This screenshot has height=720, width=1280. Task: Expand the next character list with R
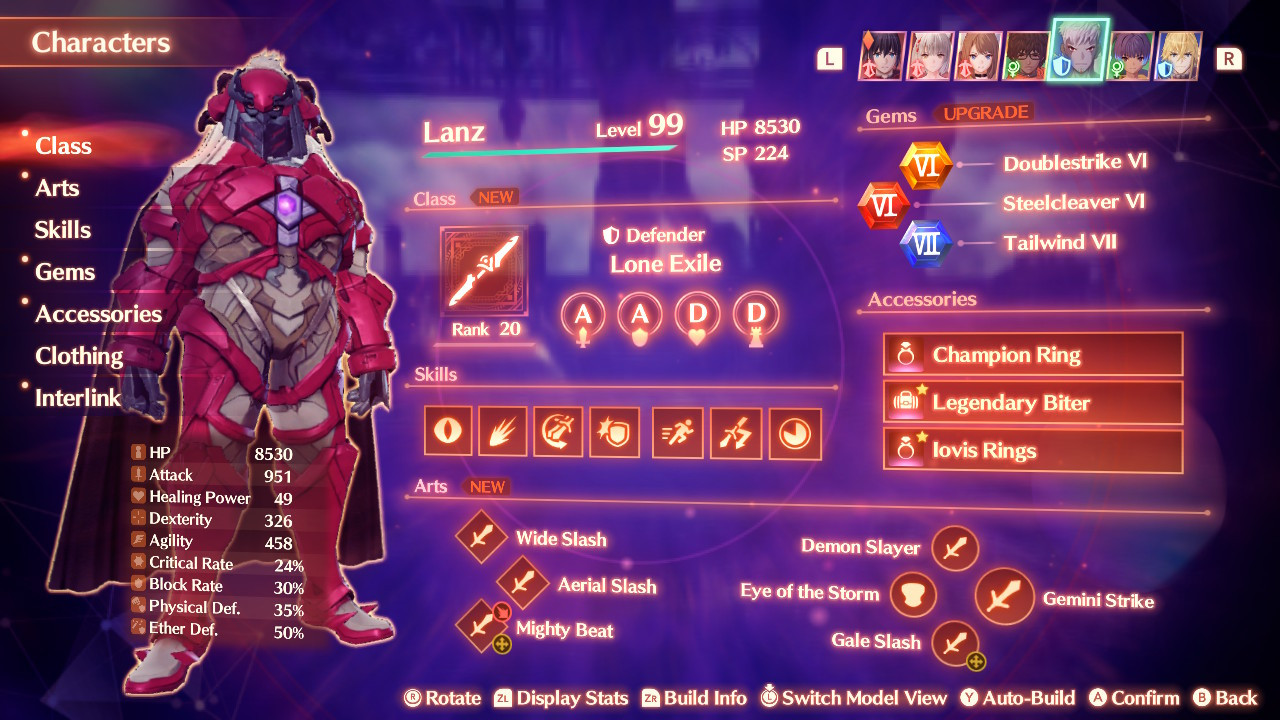point(1229,58)
